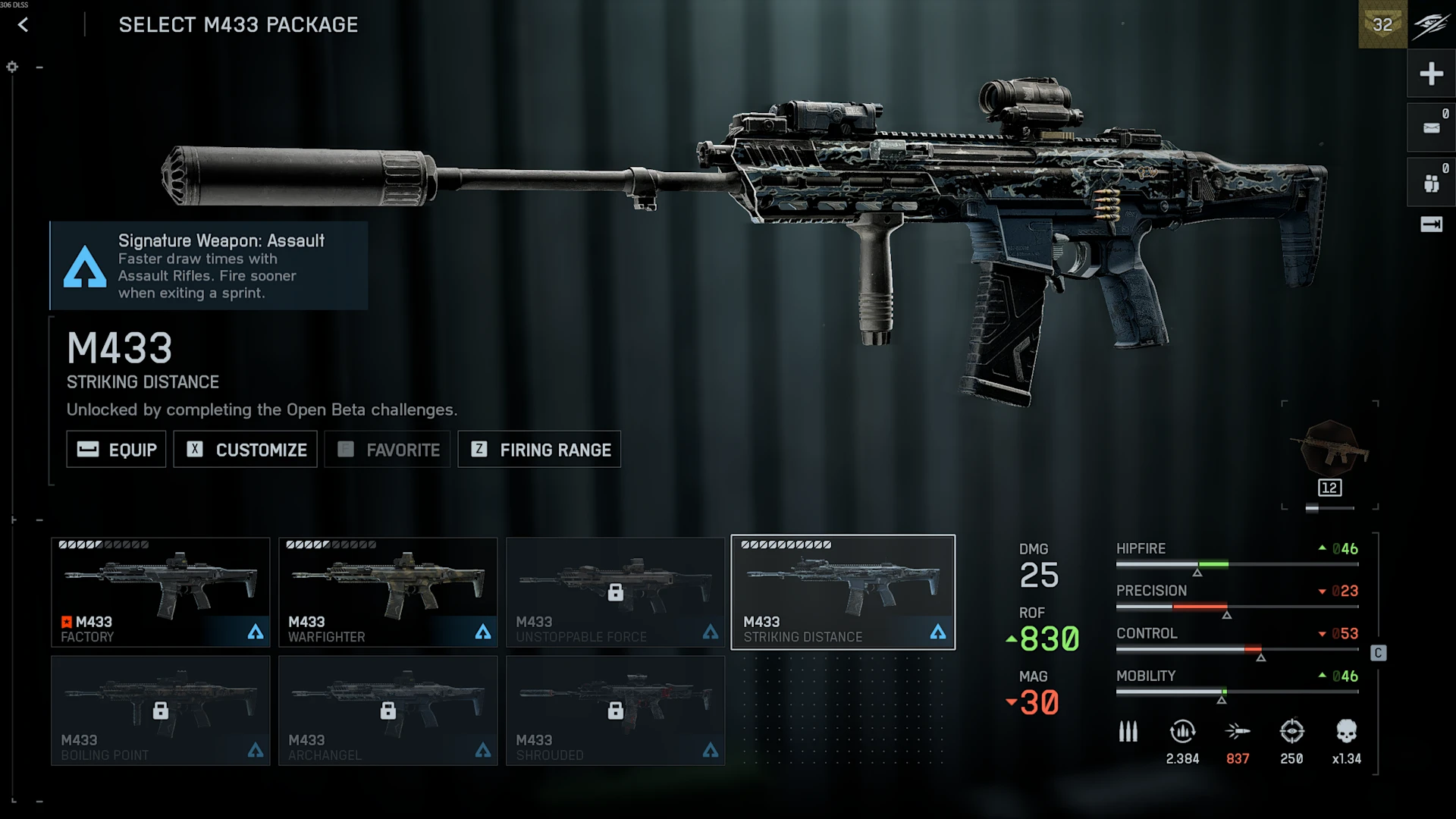
Task: Open the rank 32 player badge
Action: 1382,25
